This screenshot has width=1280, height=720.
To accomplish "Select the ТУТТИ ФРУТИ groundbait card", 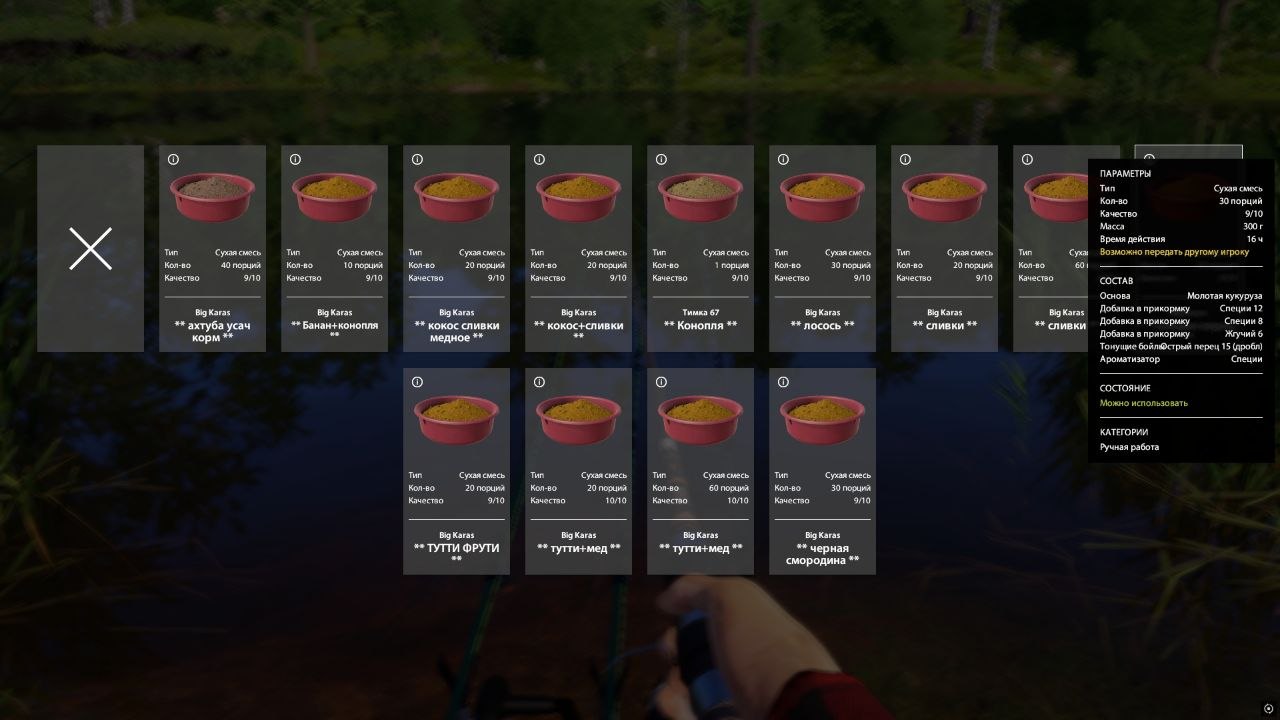I will tap(456, 471).
